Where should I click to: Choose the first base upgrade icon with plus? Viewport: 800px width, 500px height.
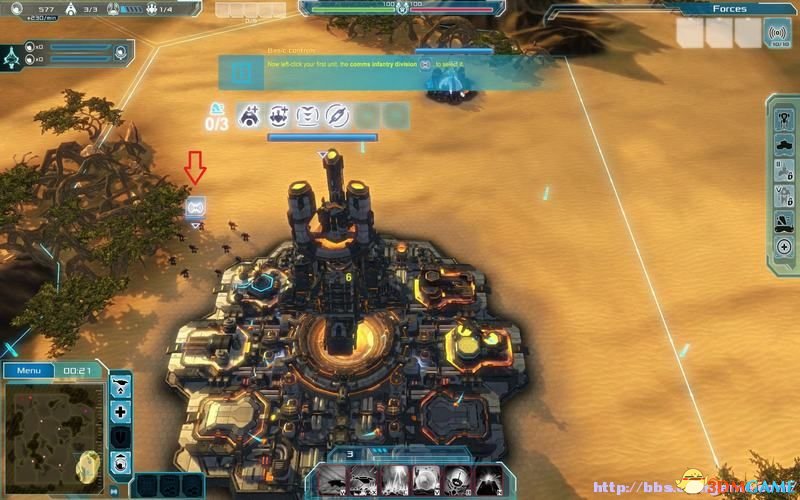249,116
